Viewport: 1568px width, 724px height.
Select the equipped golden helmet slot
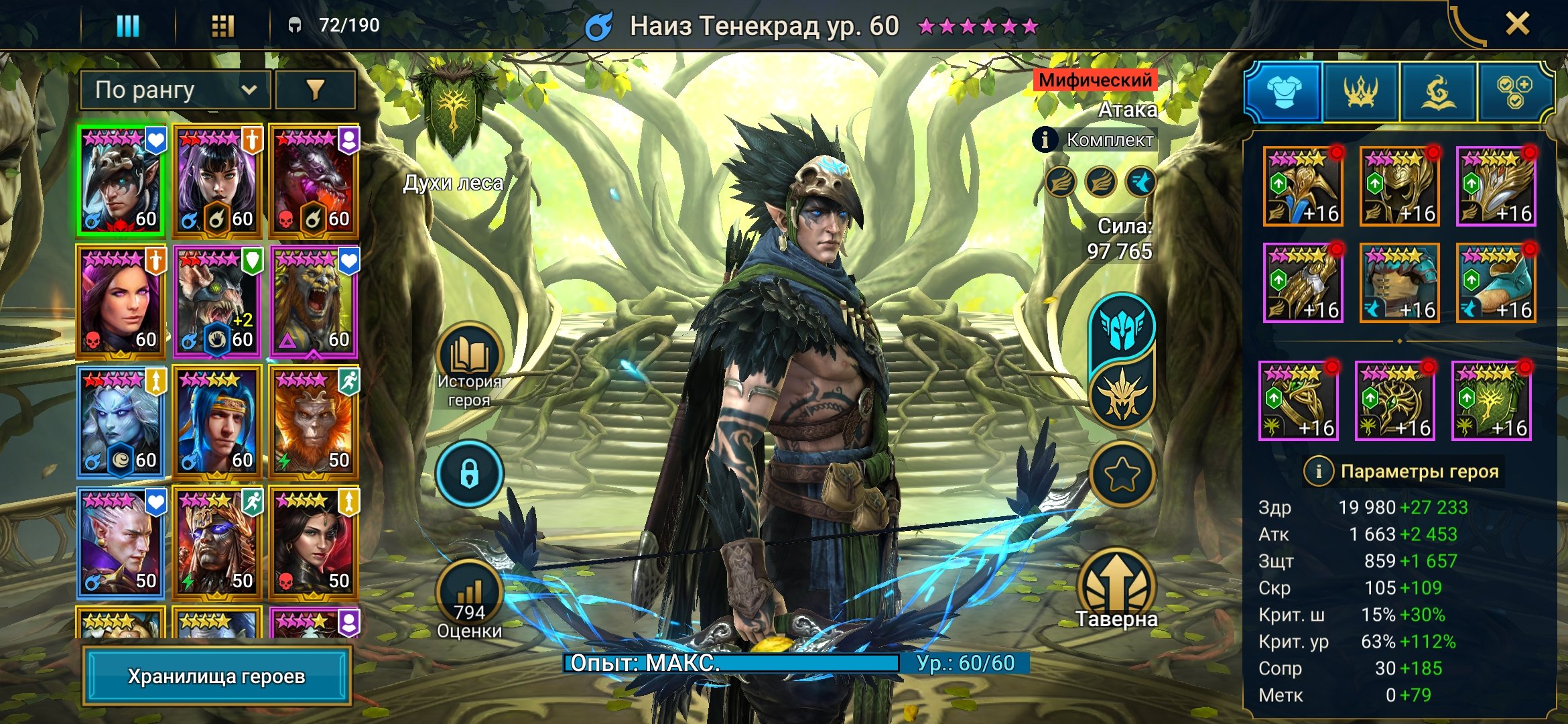pyautogui.click(x=1399, y=186)
